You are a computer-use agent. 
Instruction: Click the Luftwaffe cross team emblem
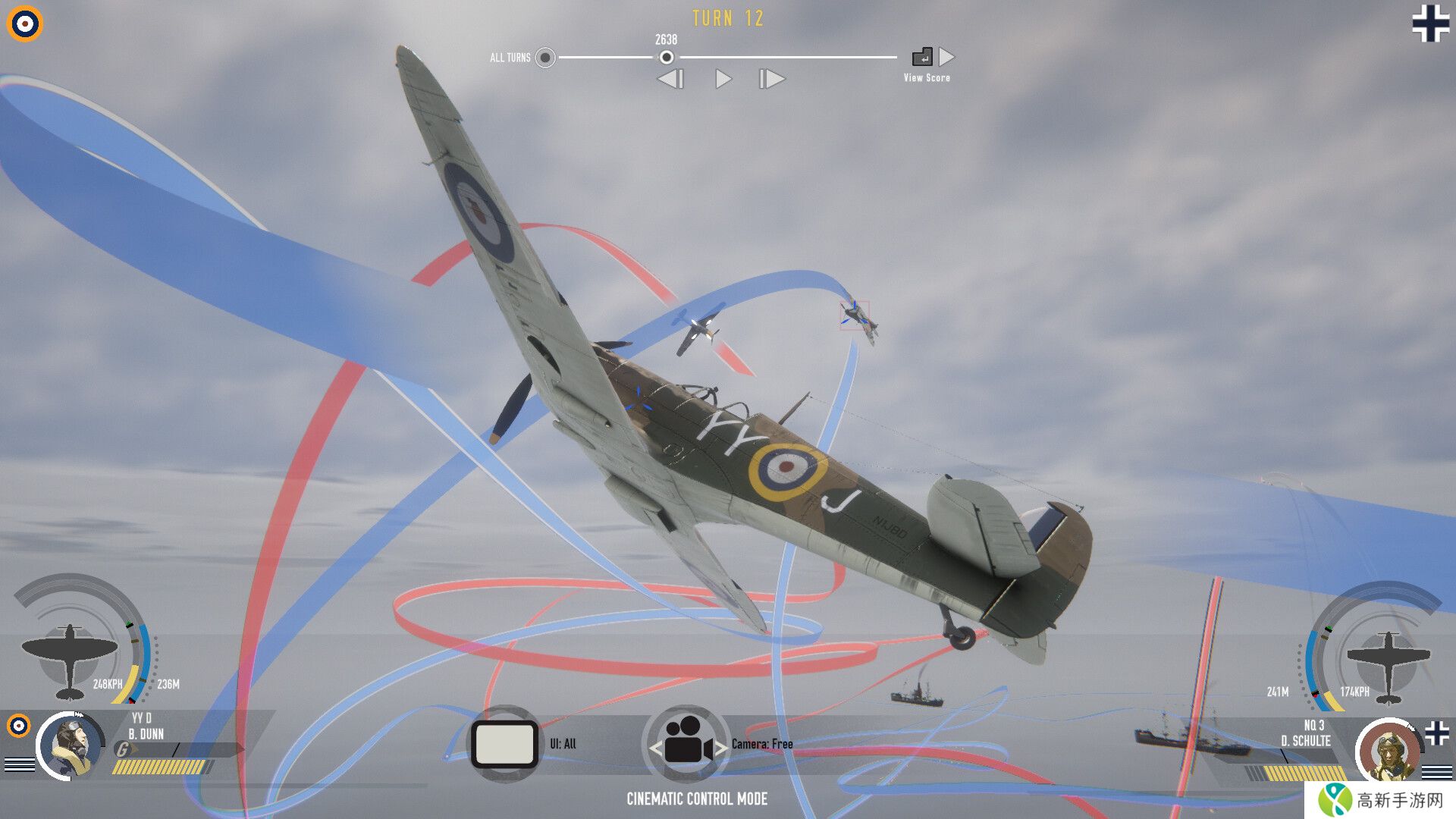[x=1430, y=24]
